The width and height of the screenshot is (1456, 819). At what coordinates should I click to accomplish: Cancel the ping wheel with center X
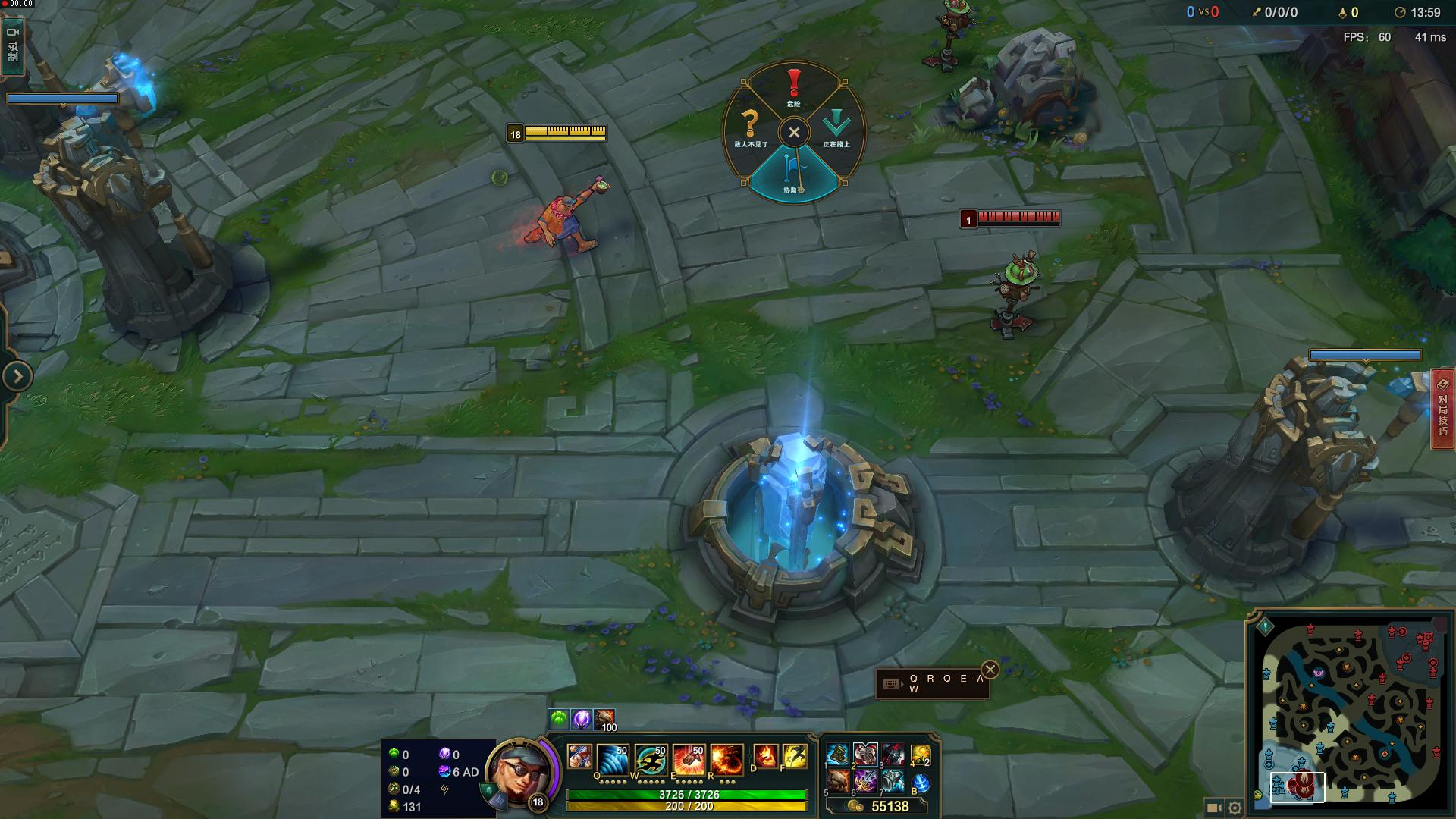coord(794,133)
